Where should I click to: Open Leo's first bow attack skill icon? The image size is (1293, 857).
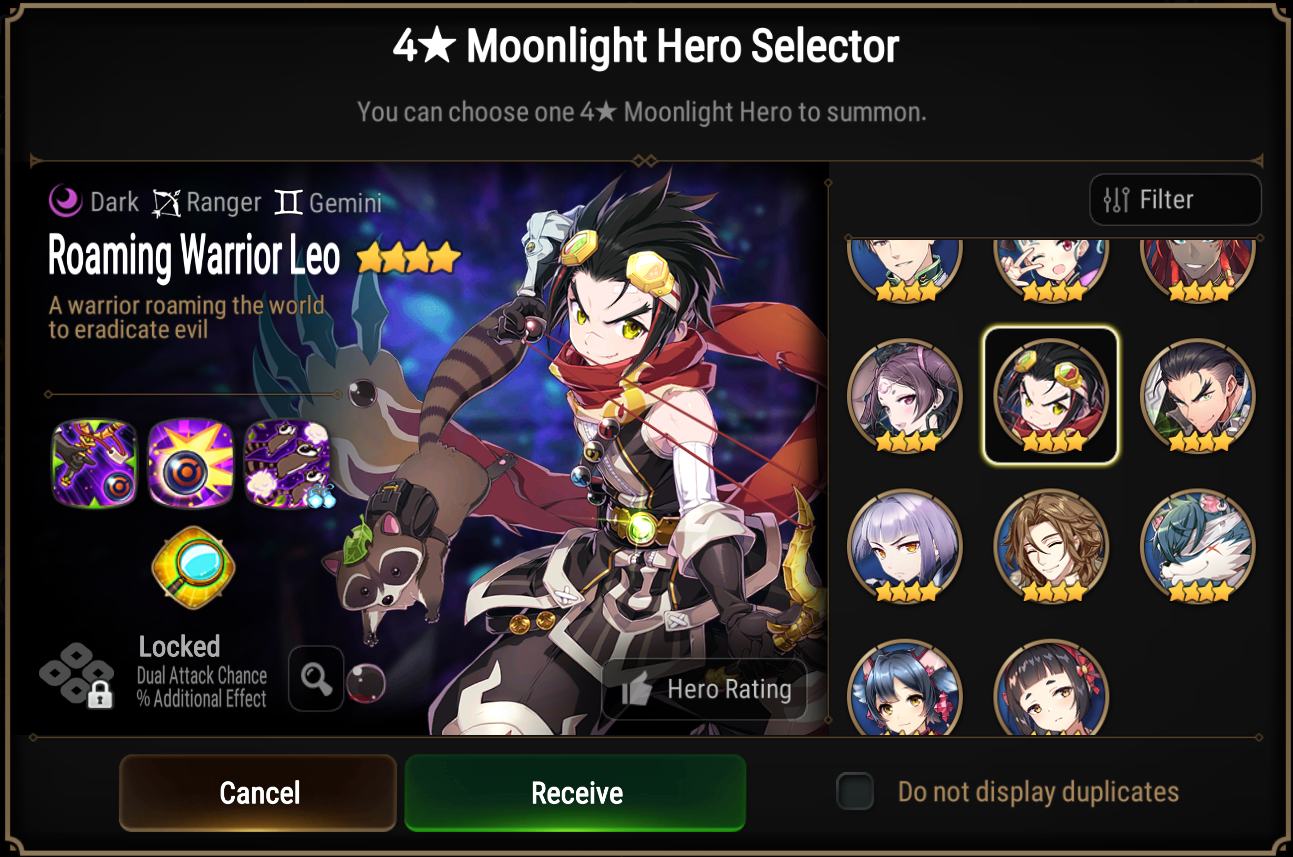[94, 463]
